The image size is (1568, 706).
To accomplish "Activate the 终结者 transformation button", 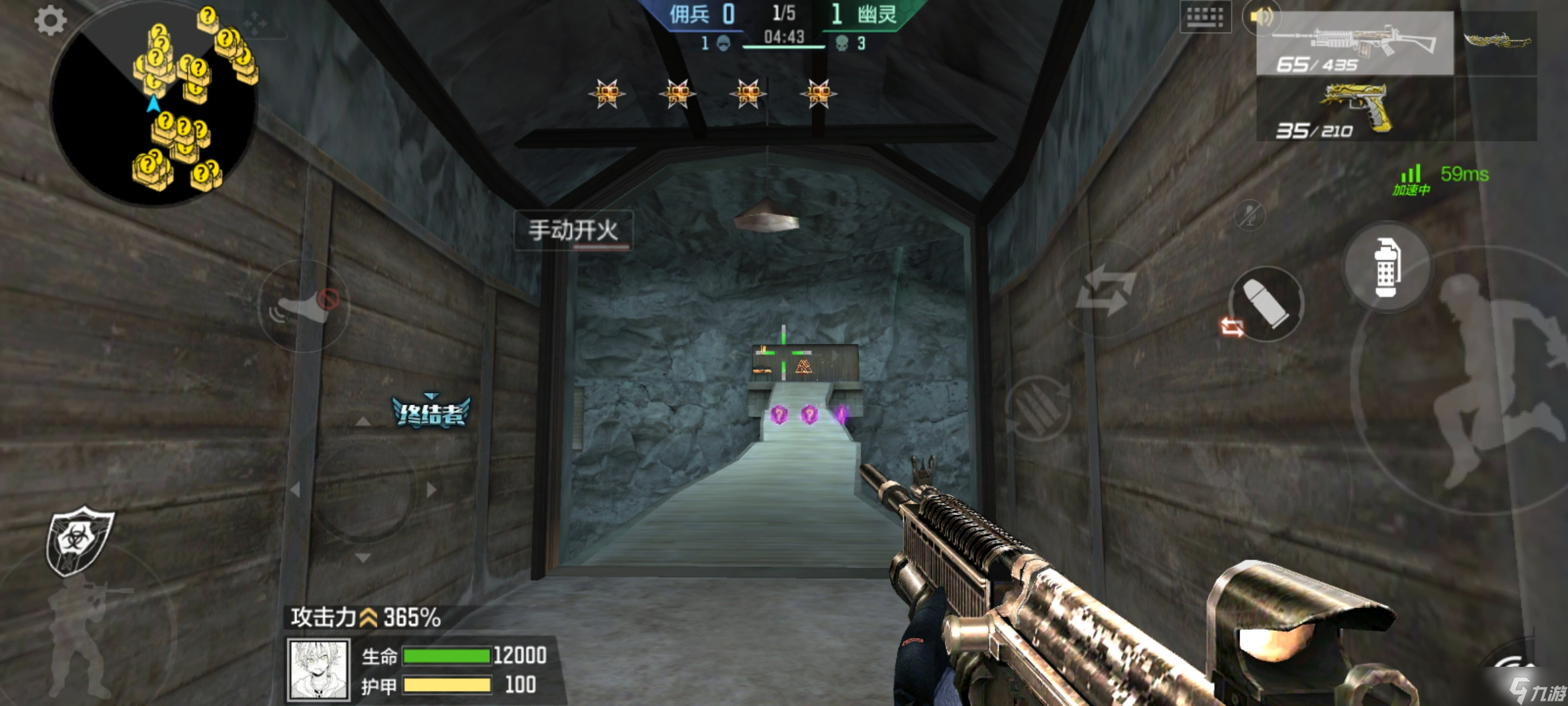I will point(431,412).
